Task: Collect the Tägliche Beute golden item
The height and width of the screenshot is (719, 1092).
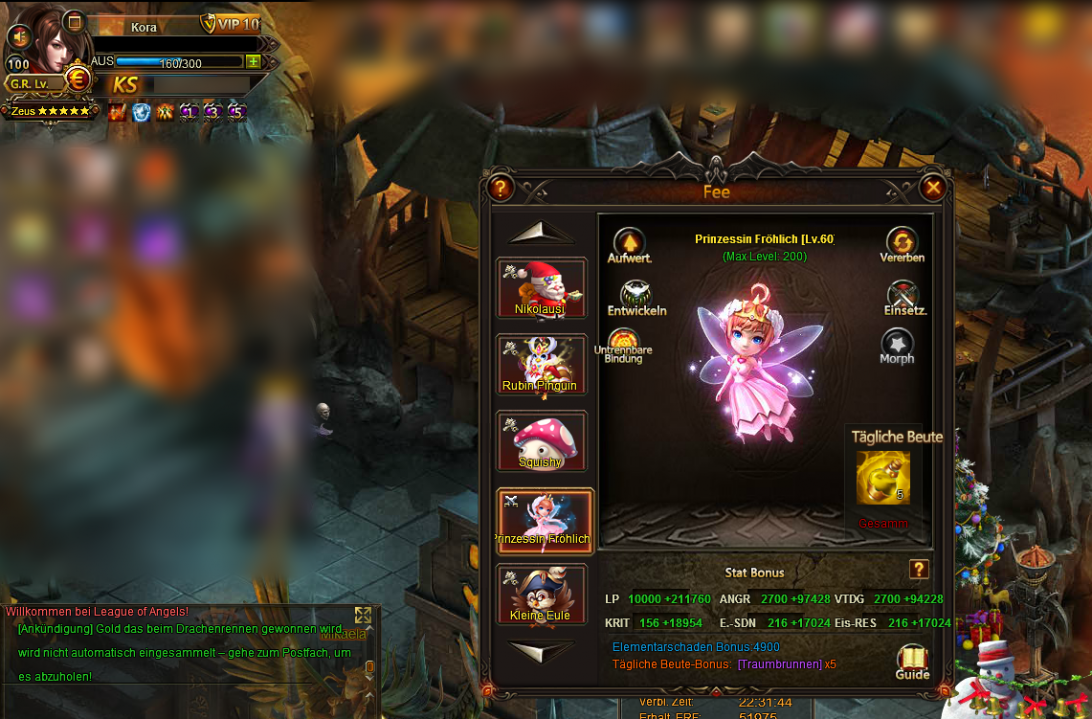Action: pyautogui.click(x=883, y=478)
